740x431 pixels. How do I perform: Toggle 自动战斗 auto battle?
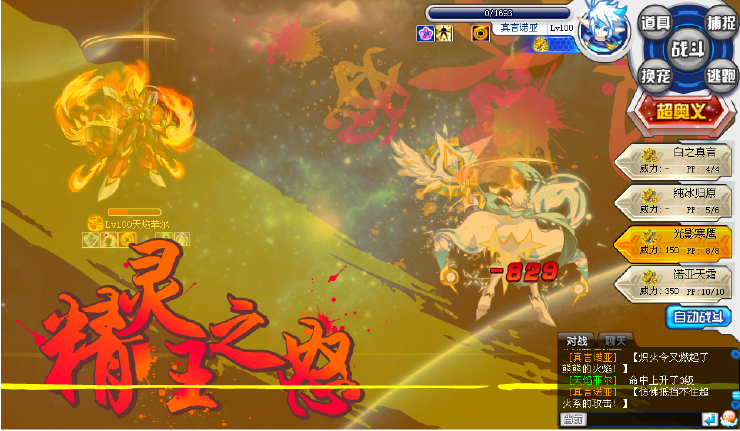click(698, 316)
